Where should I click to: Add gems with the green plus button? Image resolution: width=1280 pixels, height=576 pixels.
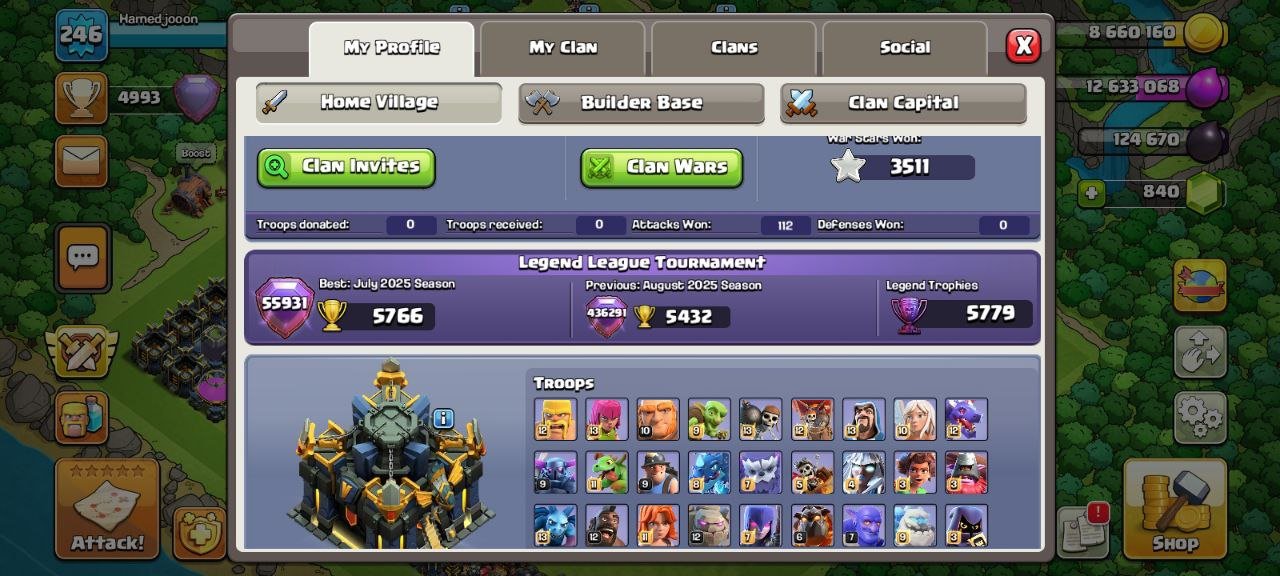[1091, 192]
